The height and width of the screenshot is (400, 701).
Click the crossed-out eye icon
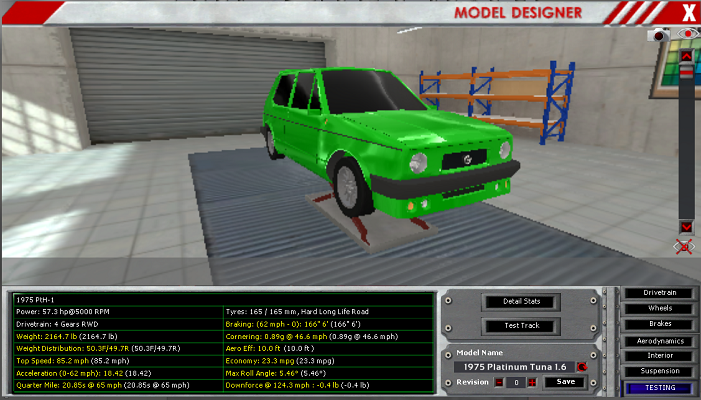[685, 245]
